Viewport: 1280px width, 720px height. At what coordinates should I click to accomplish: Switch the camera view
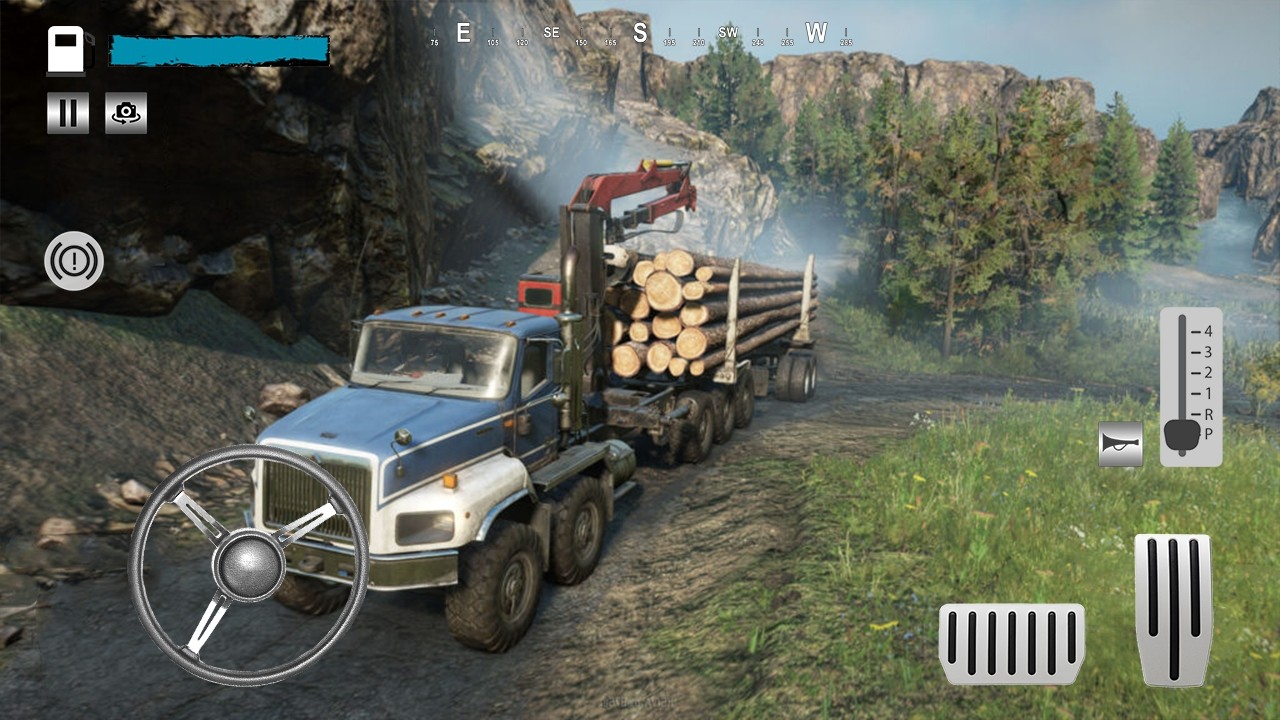tap(126, 113)
